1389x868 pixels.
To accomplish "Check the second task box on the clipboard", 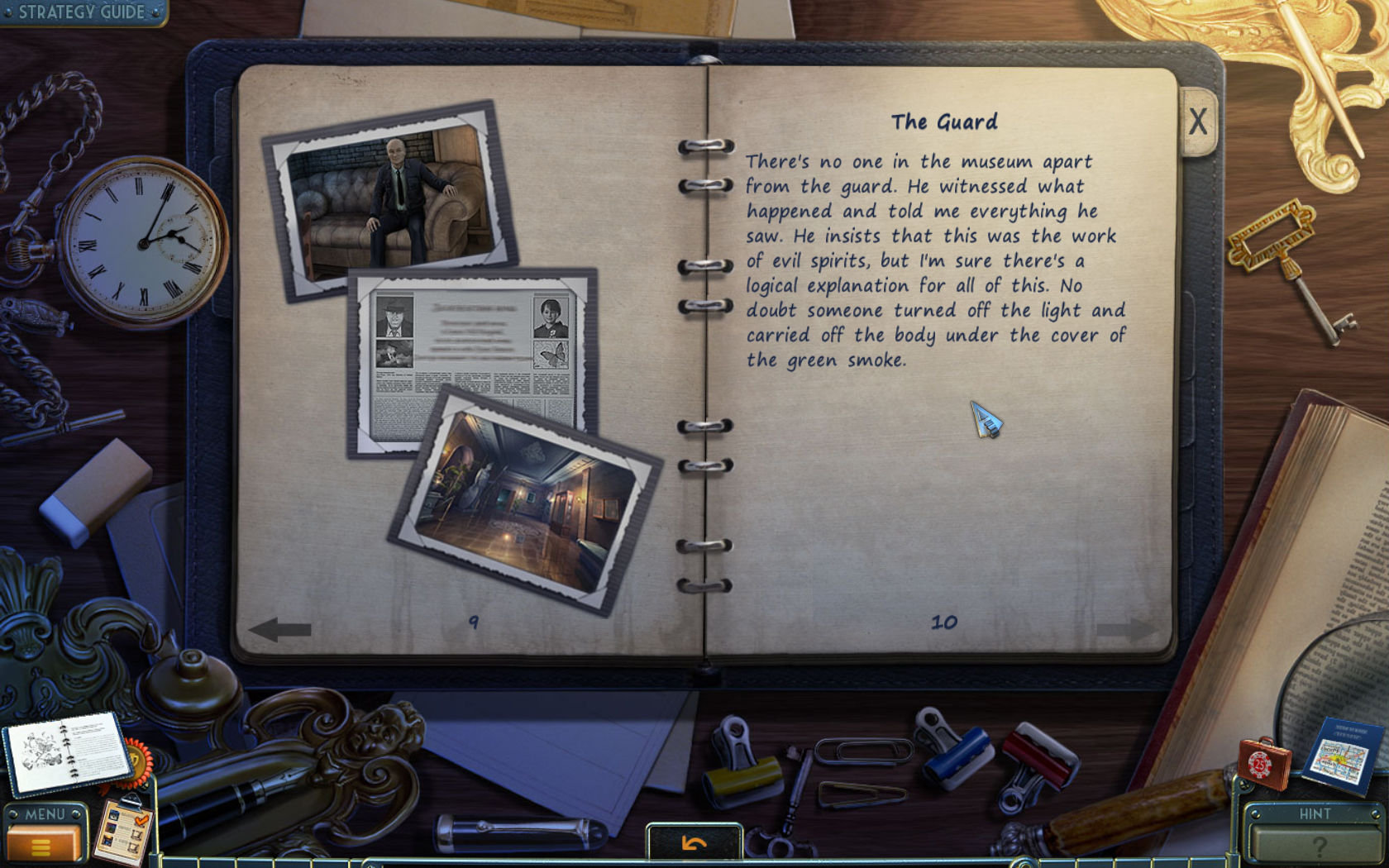I will 136,832.
